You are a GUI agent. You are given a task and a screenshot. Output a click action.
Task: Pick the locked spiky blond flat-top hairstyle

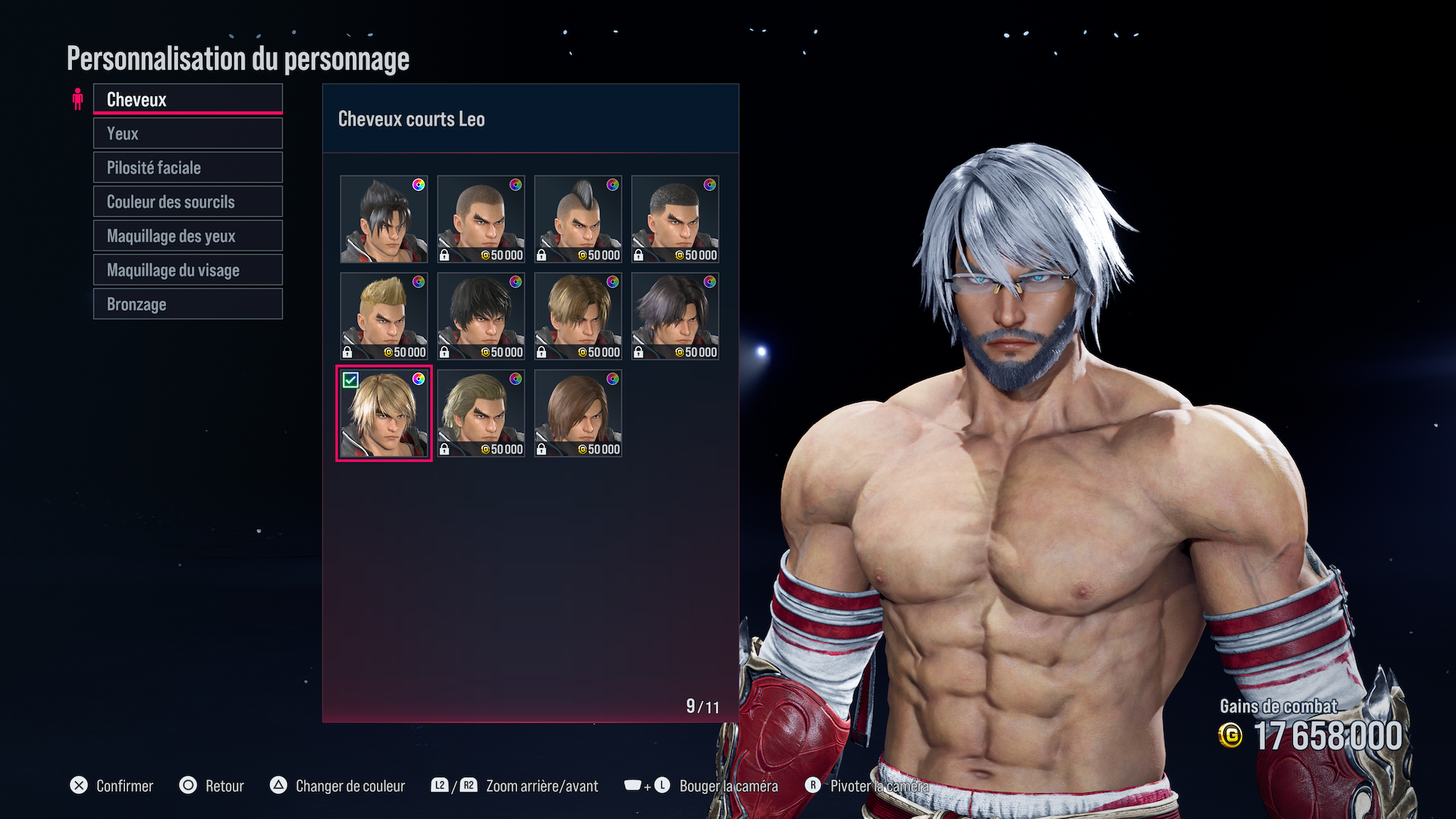tap(384, 316)
